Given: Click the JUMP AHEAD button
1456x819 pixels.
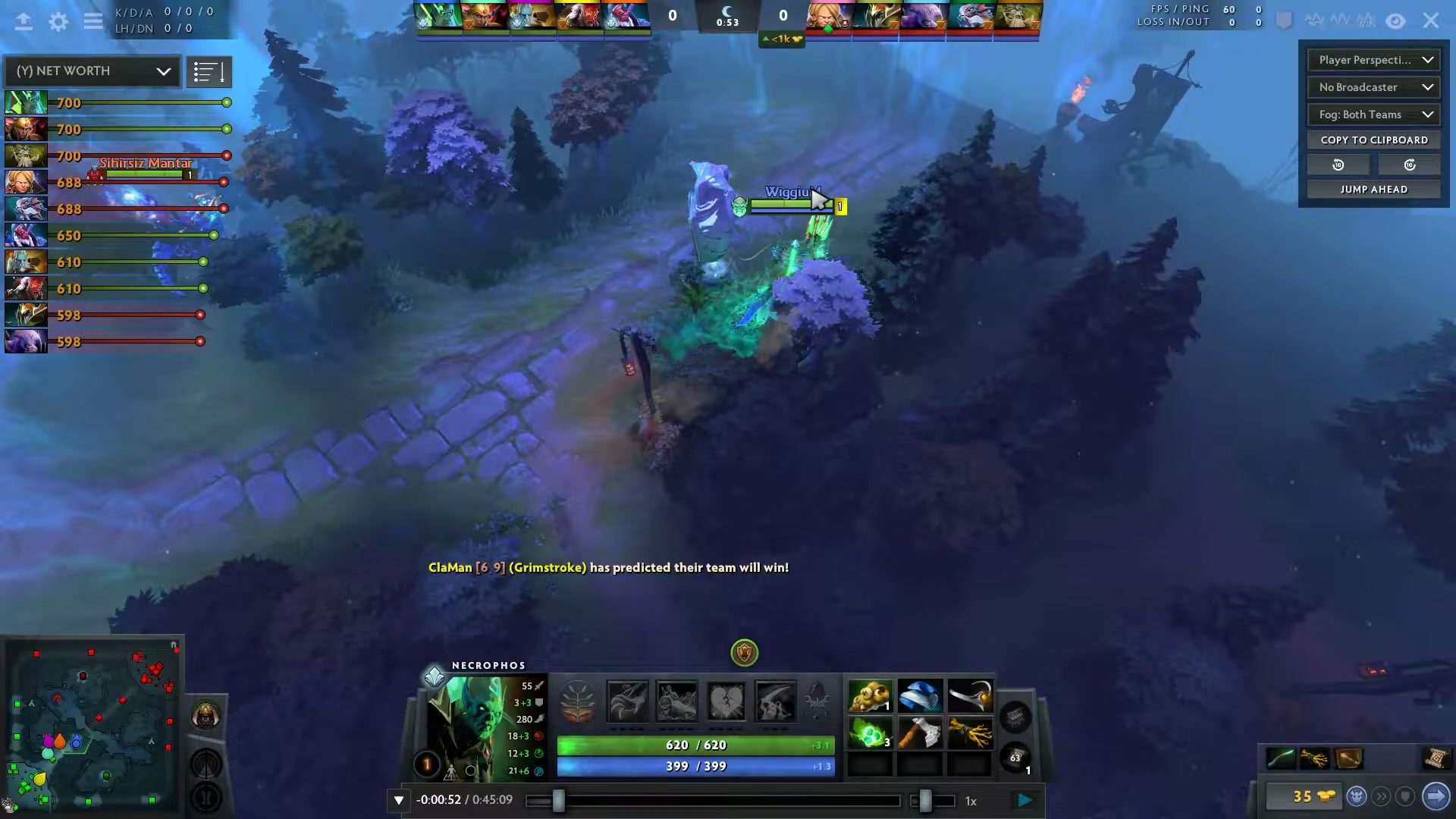Looking at the screenshot, I should pyautogui.click(x=1373, y=189).
